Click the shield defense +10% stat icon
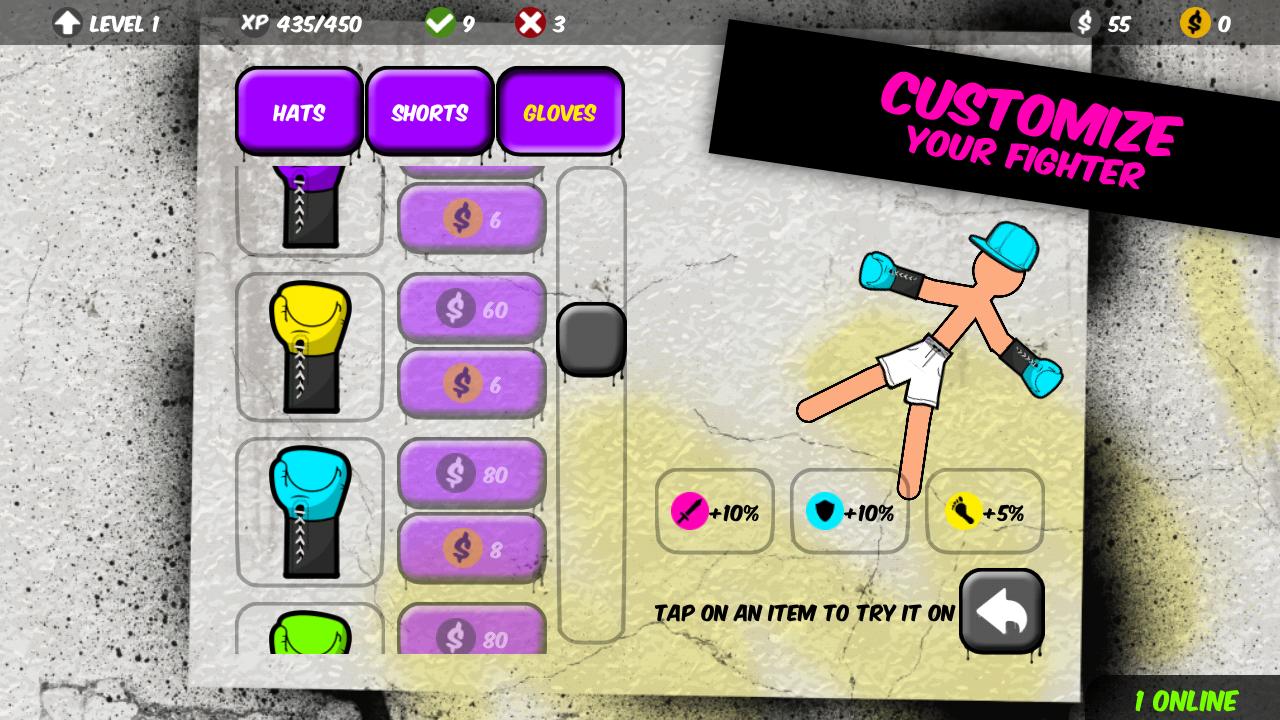 (824, 512)
